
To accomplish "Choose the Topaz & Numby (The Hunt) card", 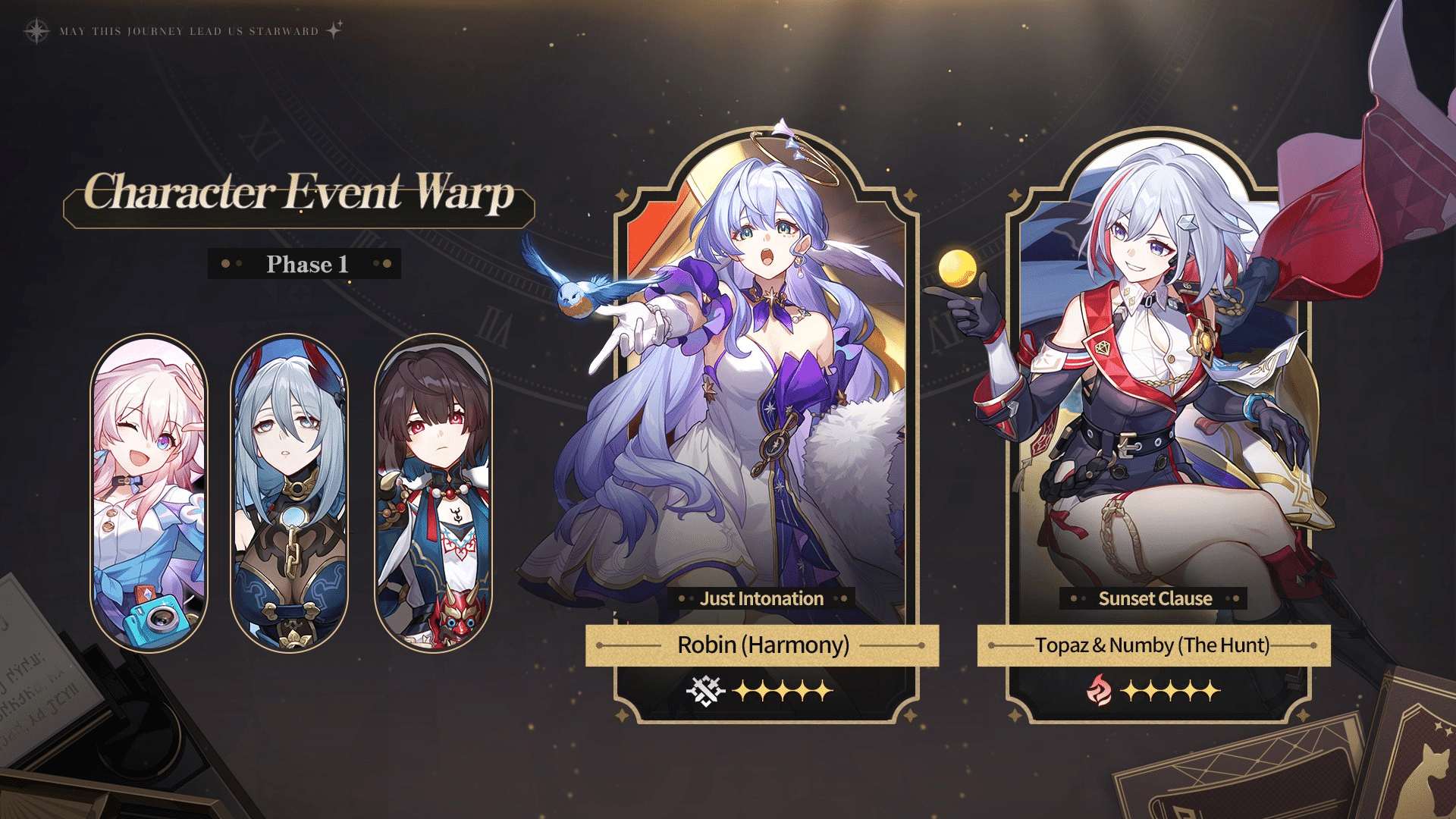I will 1156,425.
